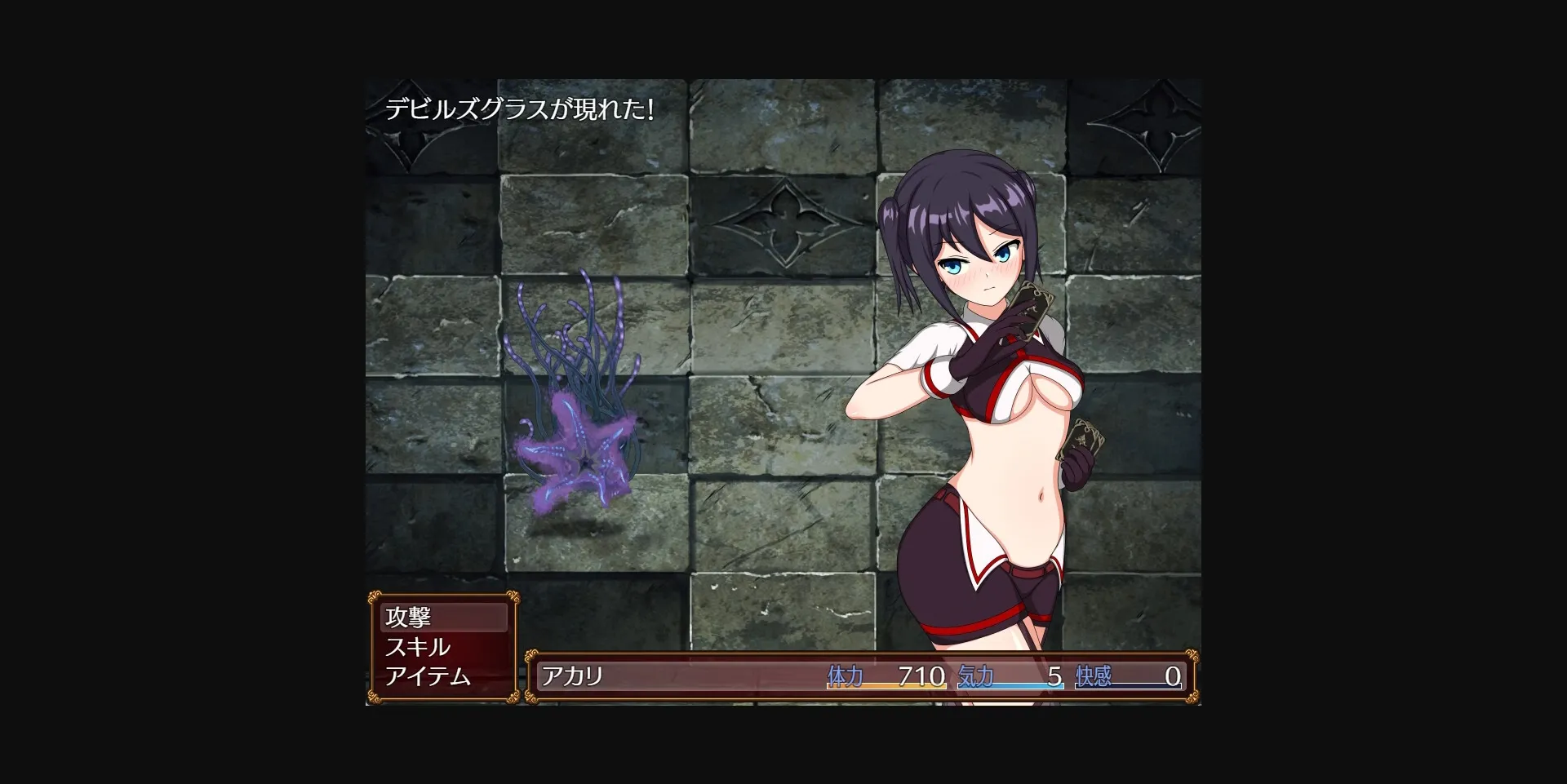Select the スキル (Skill) command
The image size is (1567, 784).
pyautogui.click(x=416, y=647)
